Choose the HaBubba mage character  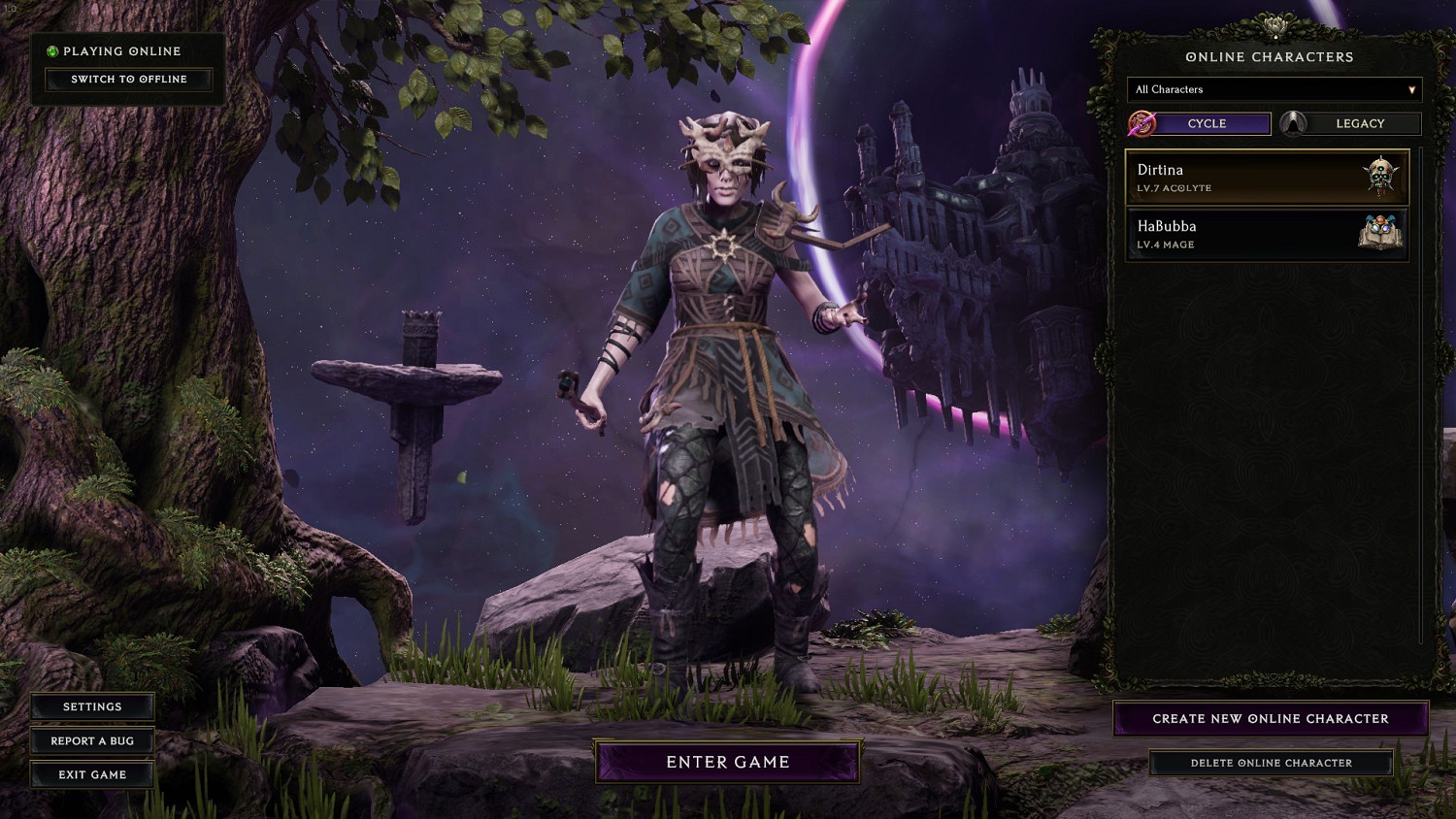1267,234
